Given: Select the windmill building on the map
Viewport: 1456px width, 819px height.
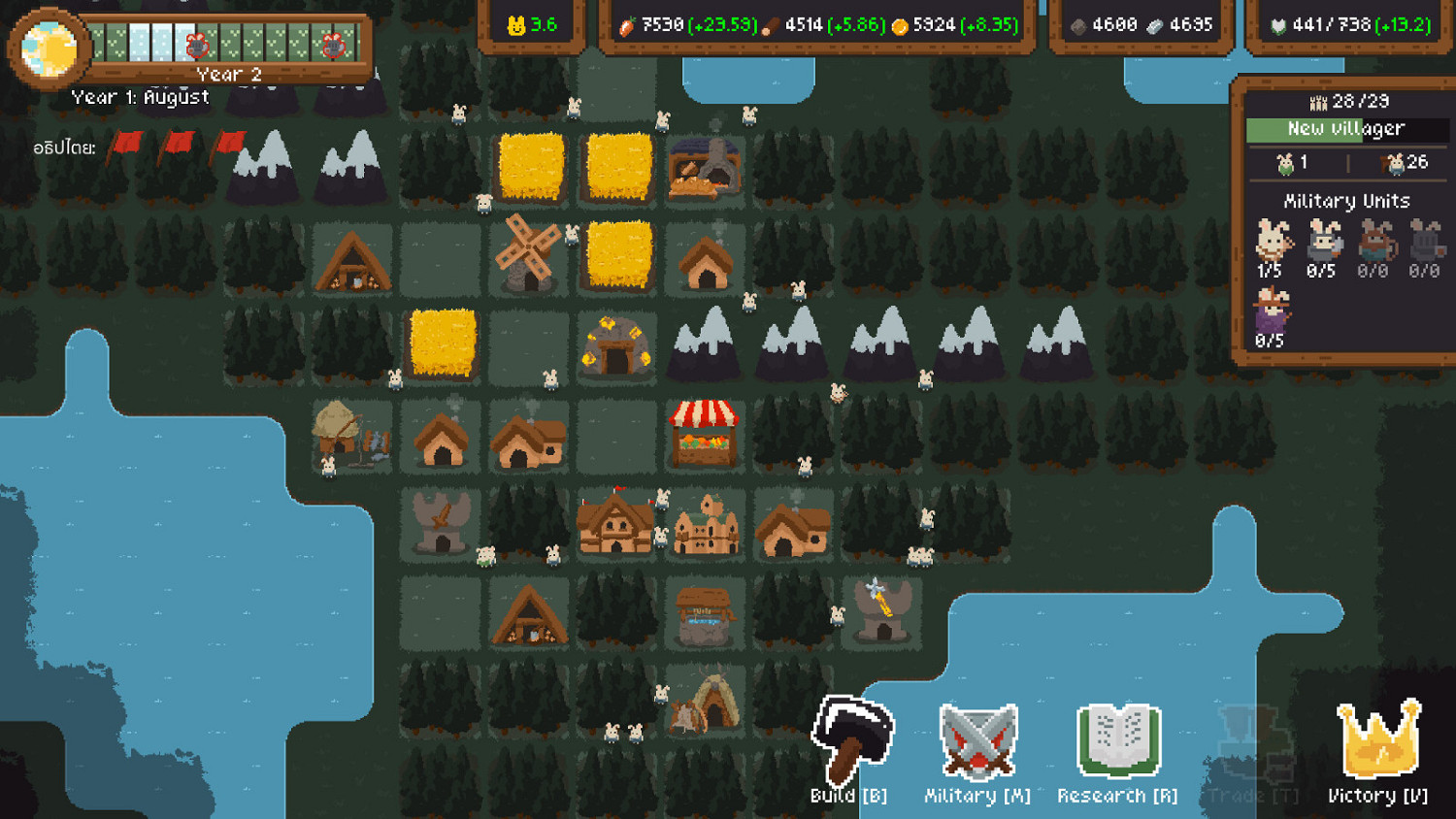Looking at the screenshot, I should [528, 255].
